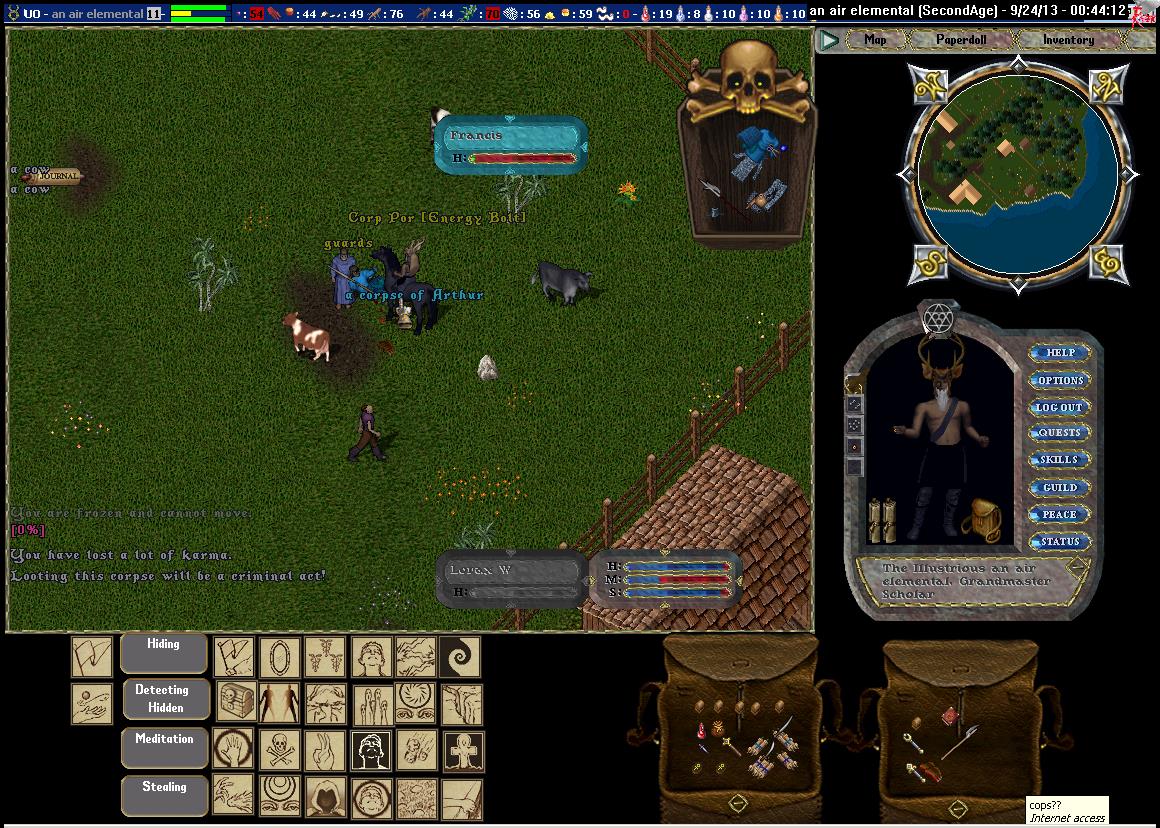Cast the skull and crossbones spell icon

click(x=280, y=750)
